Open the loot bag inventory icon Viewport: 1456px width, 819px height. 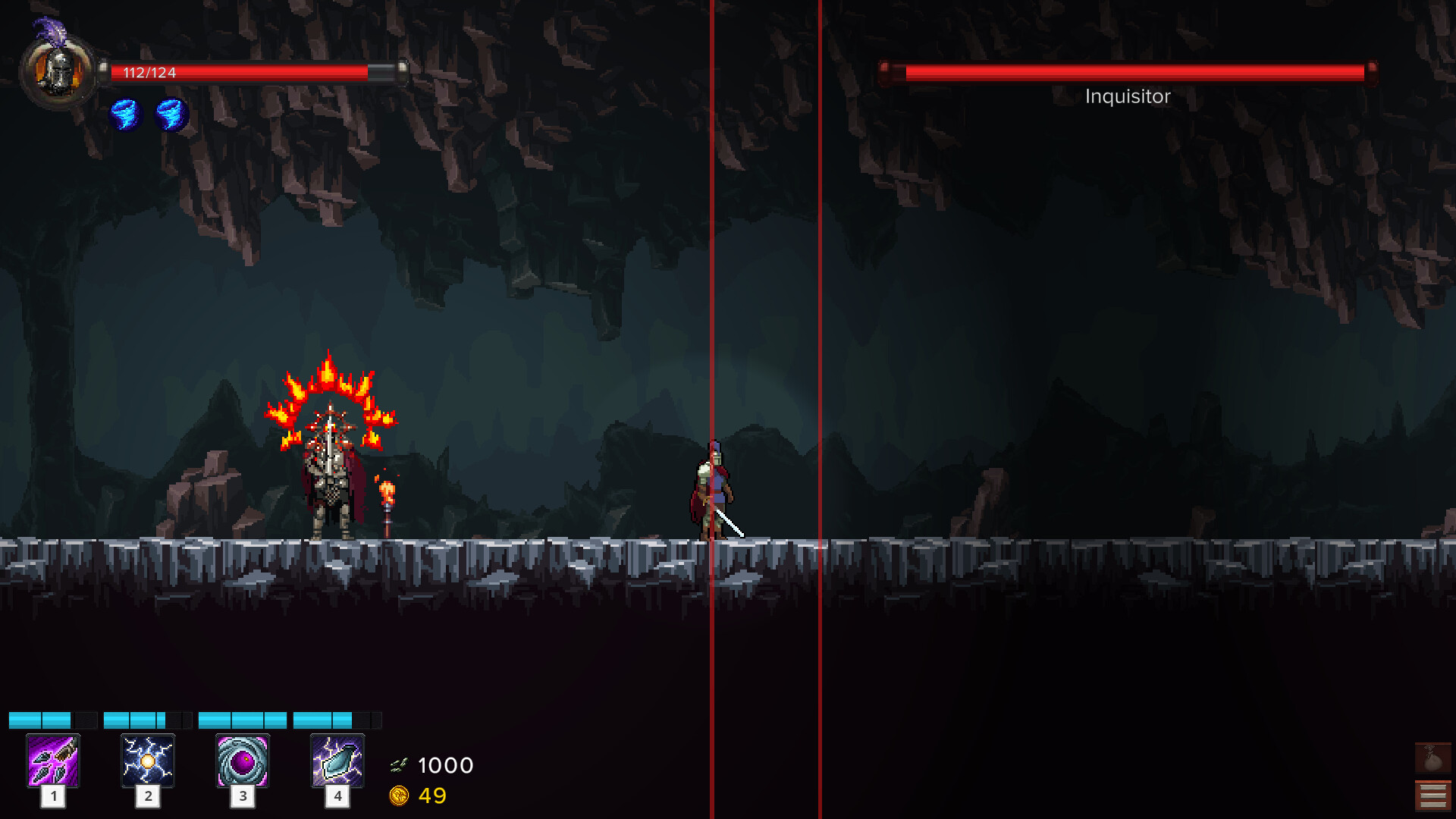(x=1432, y=757)
